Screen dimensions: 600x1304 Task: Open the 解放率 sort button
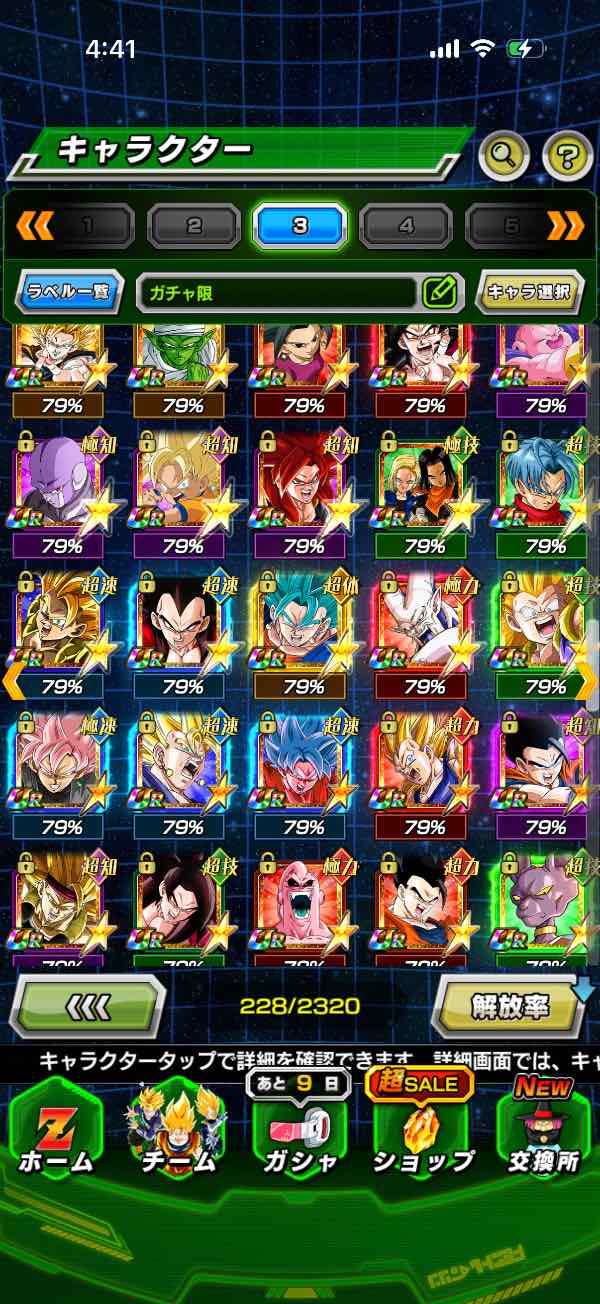[510, 1006]
